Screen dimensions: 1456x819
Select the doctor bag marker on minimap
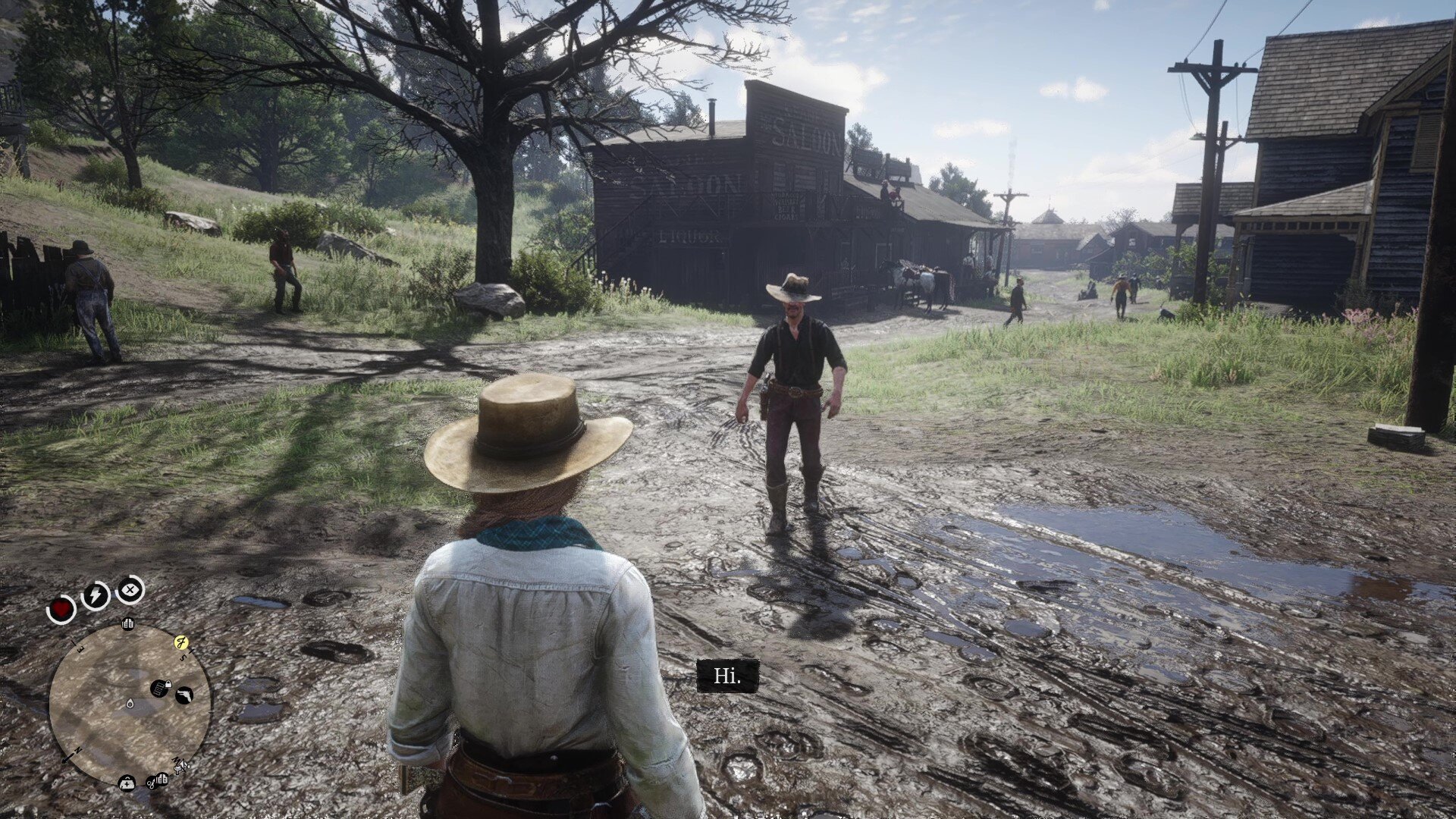click(127, 783)
